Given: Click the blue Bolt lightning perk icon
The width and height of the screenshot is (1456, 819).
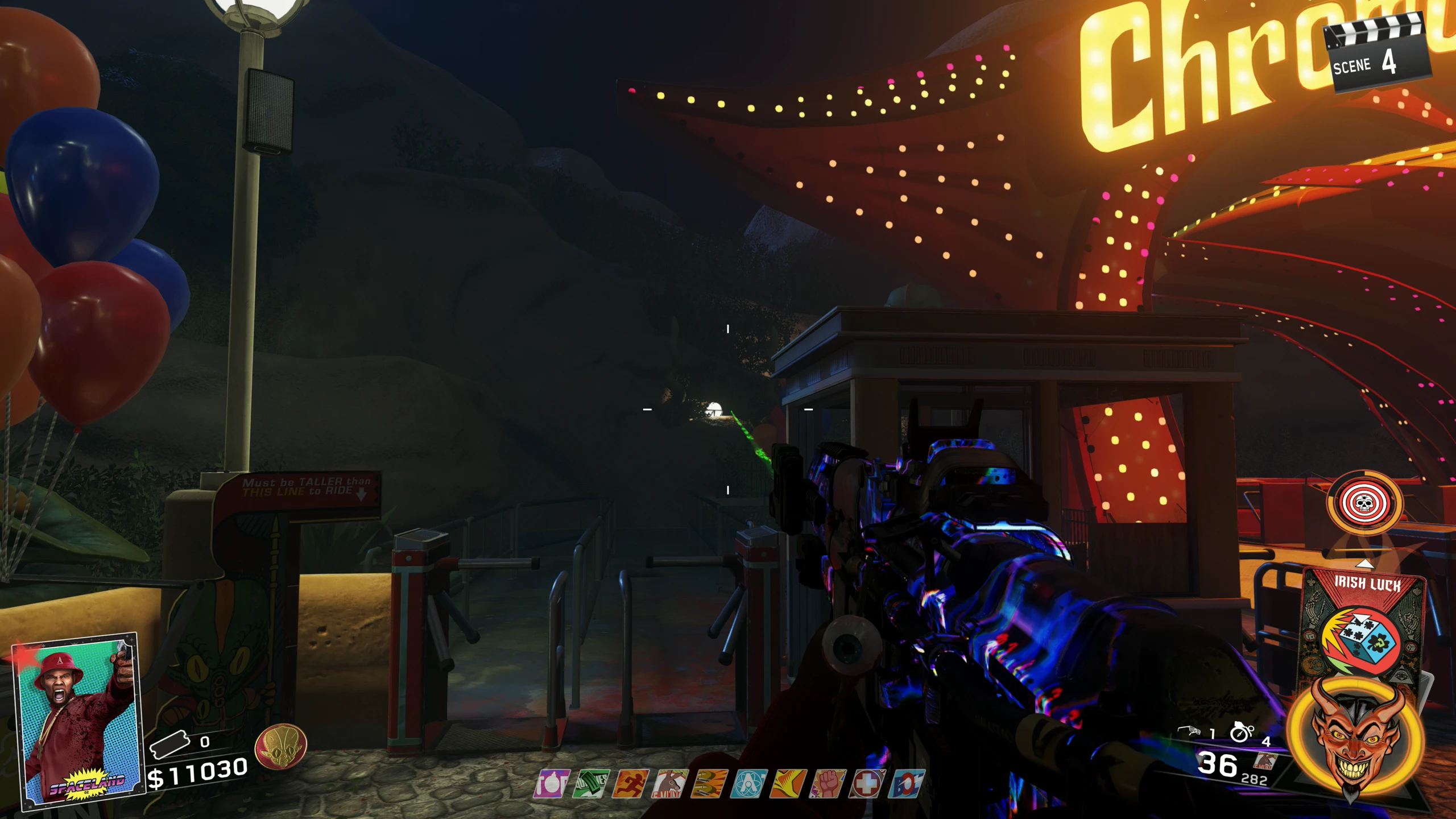Looking at the screenshot, I should 907,784.
